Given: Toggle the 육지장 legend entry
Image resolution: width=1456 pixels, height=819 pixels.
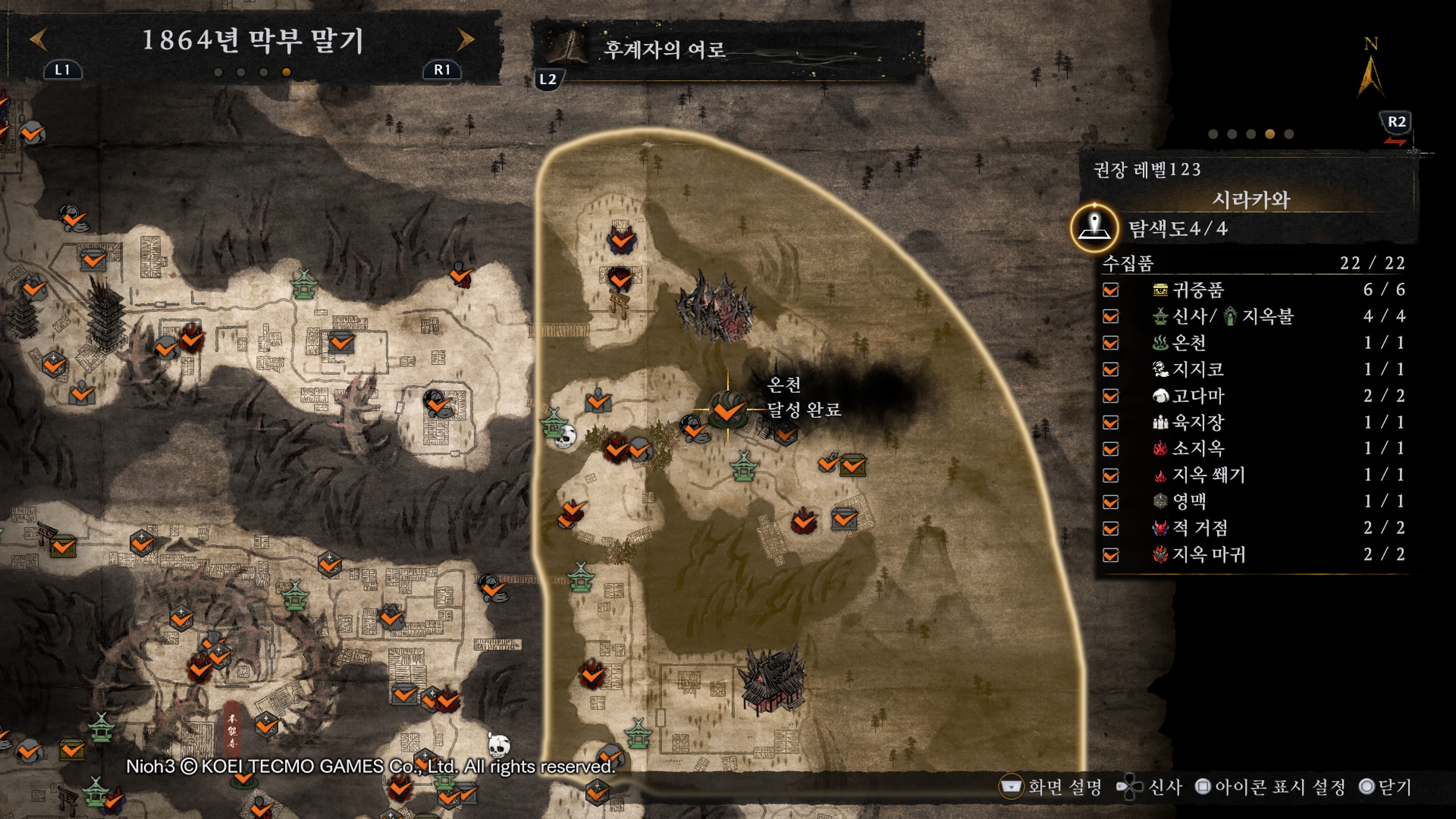Looking at the screenshot, I should point(1111,422).
